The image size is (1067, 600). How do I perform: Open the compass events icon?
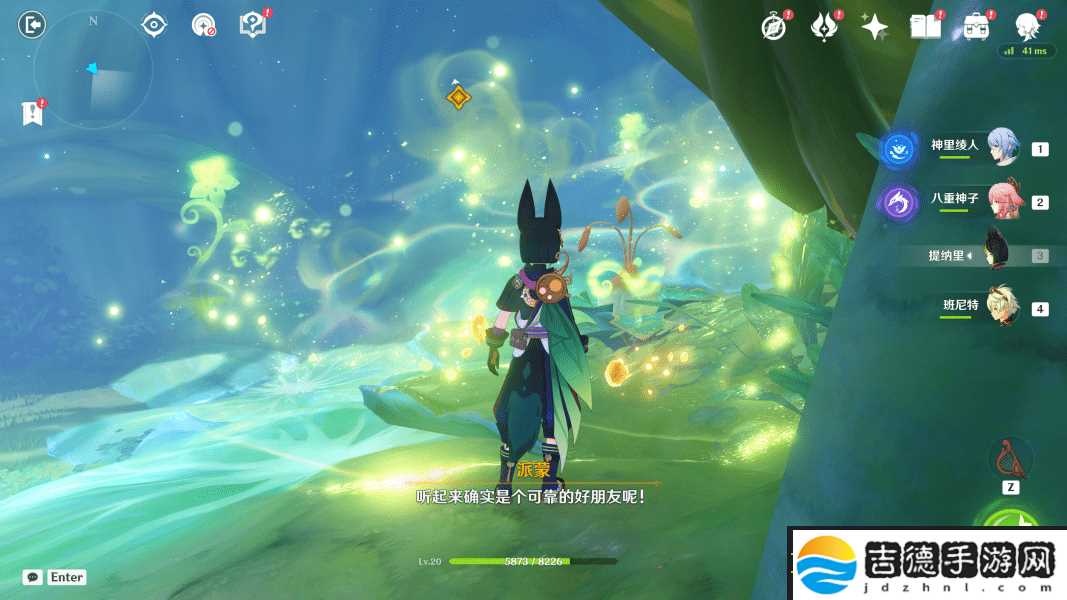pos(774,27)
